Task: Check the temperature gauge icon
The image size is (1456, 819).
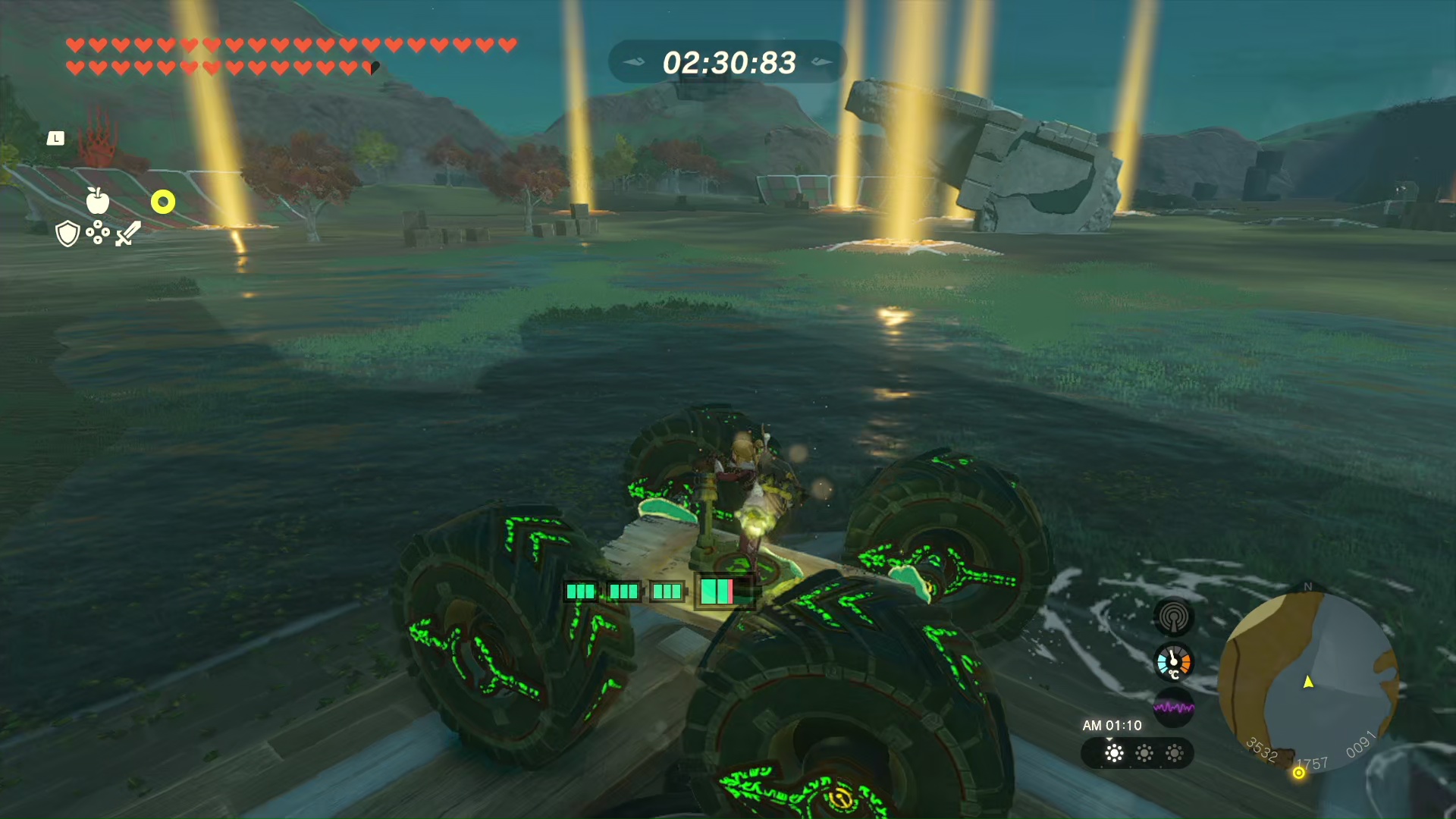Action: point(1173,663)
